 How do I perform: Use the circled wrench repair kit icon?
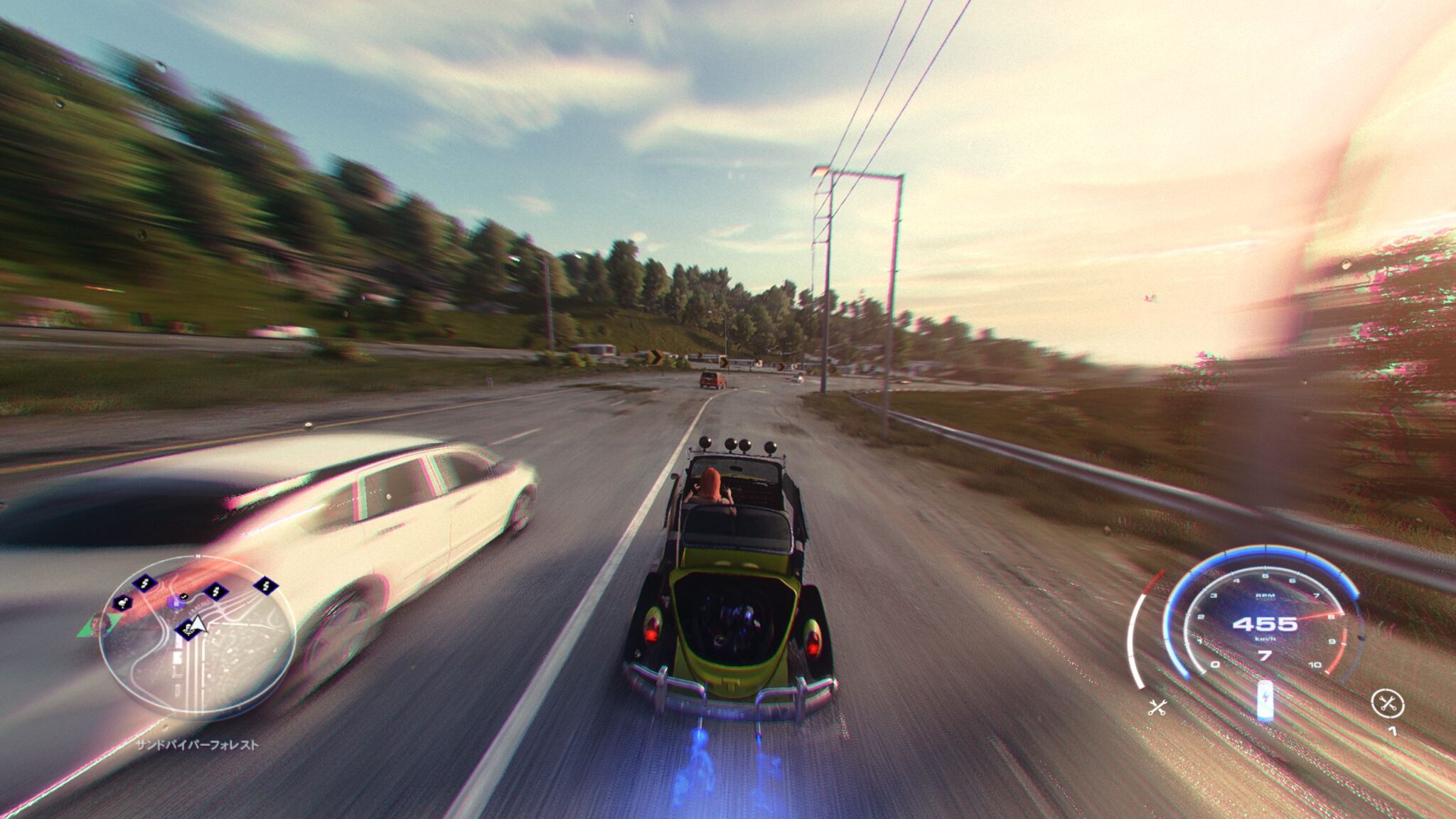point(1386,704)
